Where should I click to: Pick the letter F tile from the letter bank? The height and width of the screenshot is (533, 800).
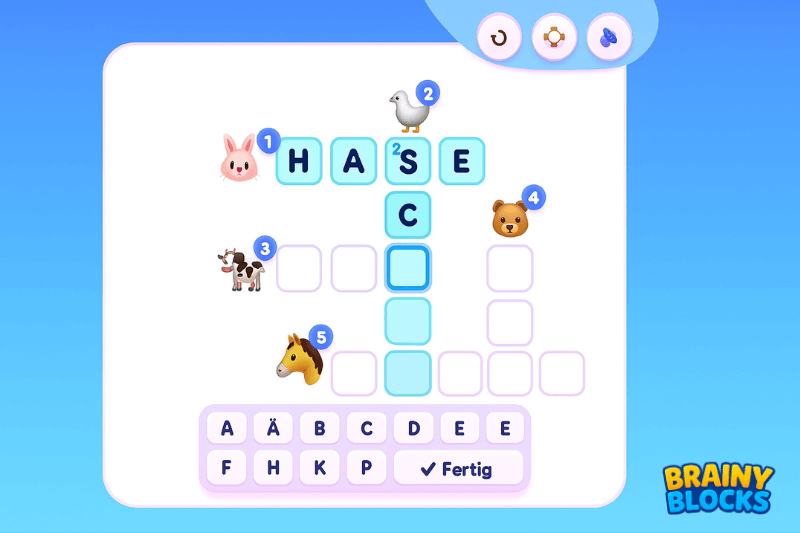[227, 468]
